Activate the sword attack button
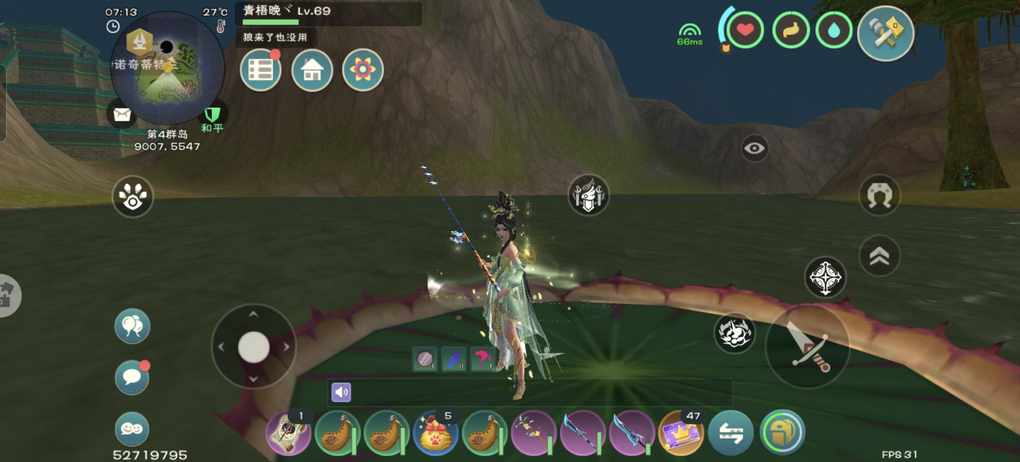Screen dimensions: 1020x462 click(x=807, y=345)
